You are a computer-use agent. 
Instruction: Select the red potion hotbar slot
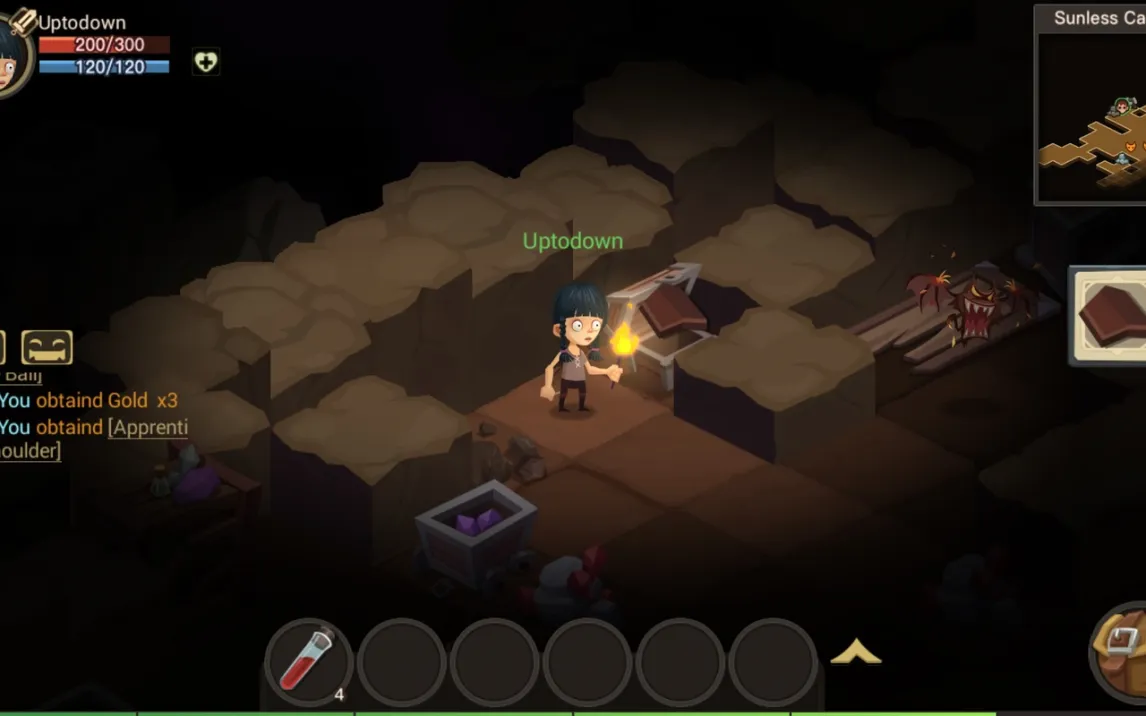point(308,660)
